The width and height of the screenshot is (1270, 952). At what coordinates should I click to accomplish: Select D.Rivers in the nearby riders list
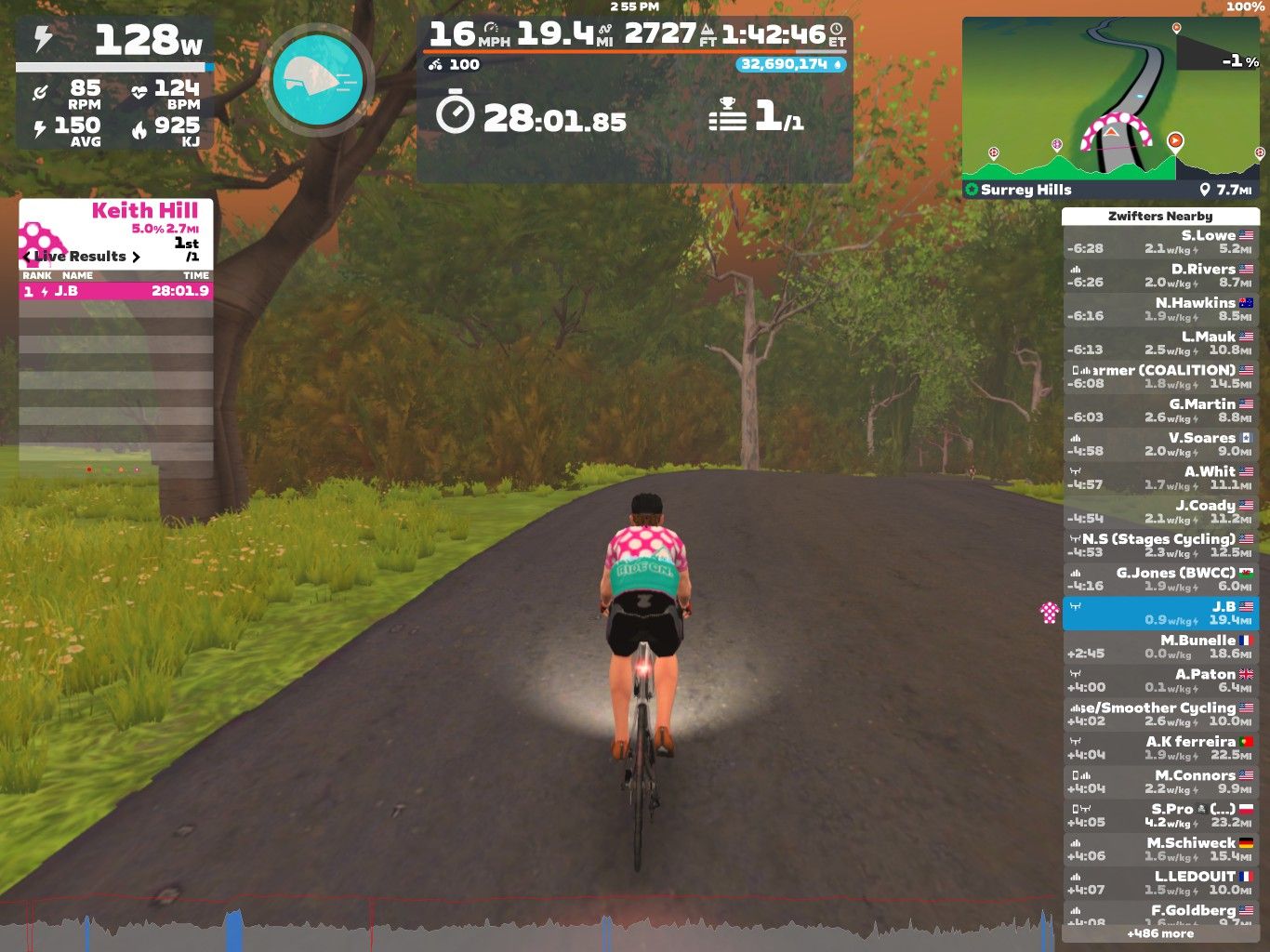[1159, 275]
